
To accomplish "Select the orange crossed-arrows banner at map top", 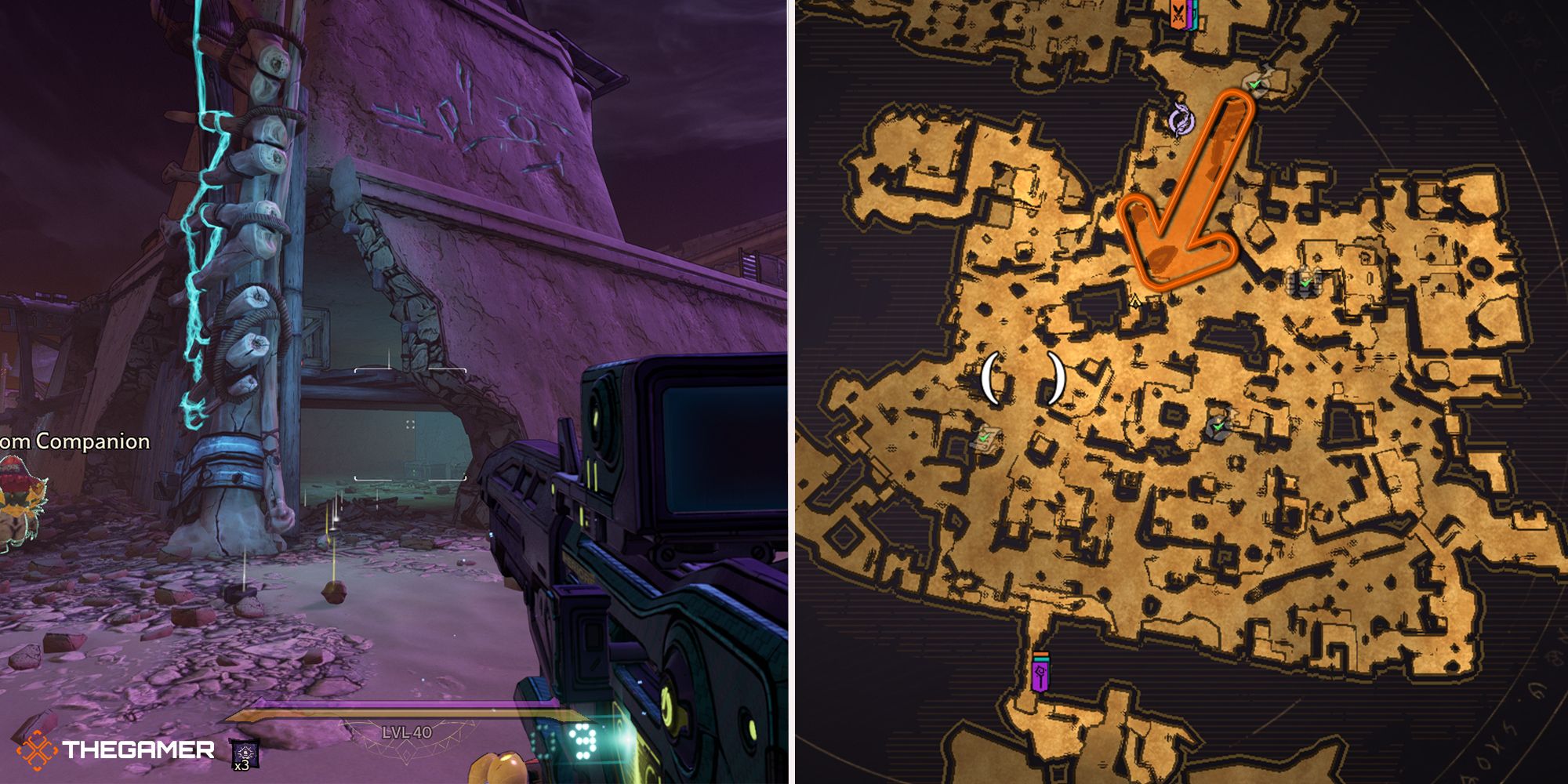I will pyautogui.click(x=1178, y=16).
